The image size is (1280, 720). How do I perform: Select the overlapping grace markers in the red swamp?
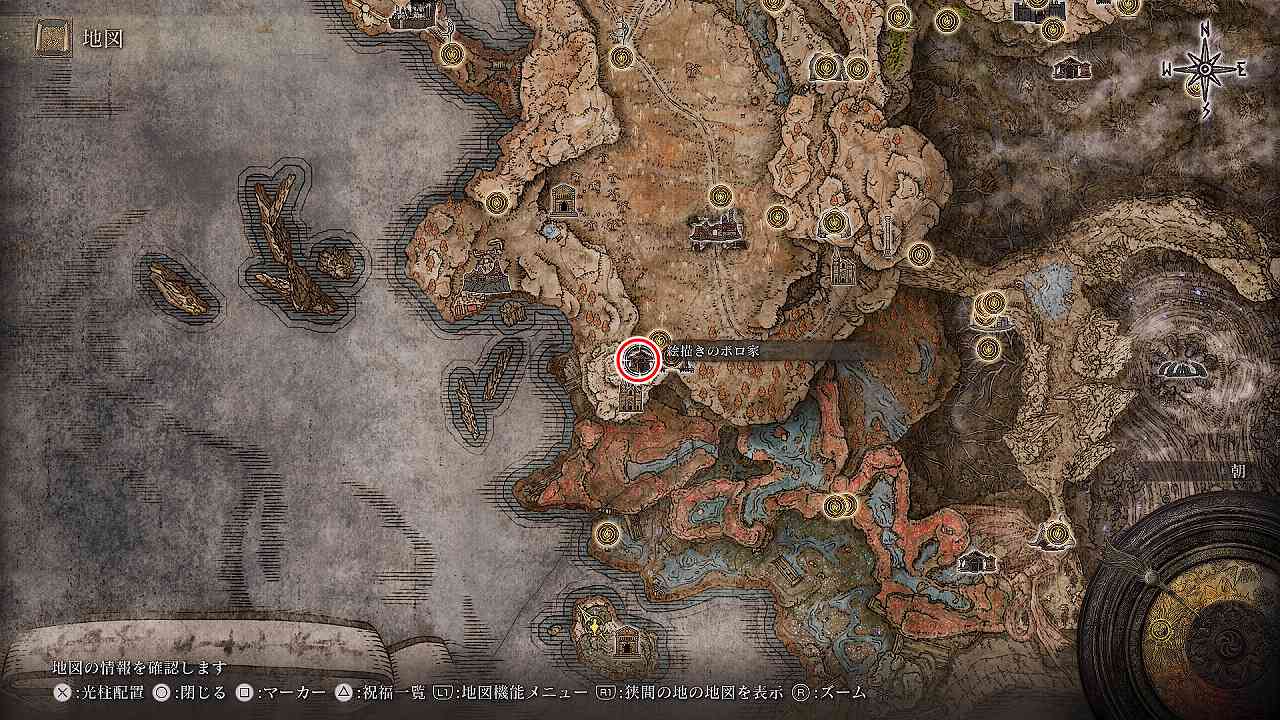pos(840,506)
